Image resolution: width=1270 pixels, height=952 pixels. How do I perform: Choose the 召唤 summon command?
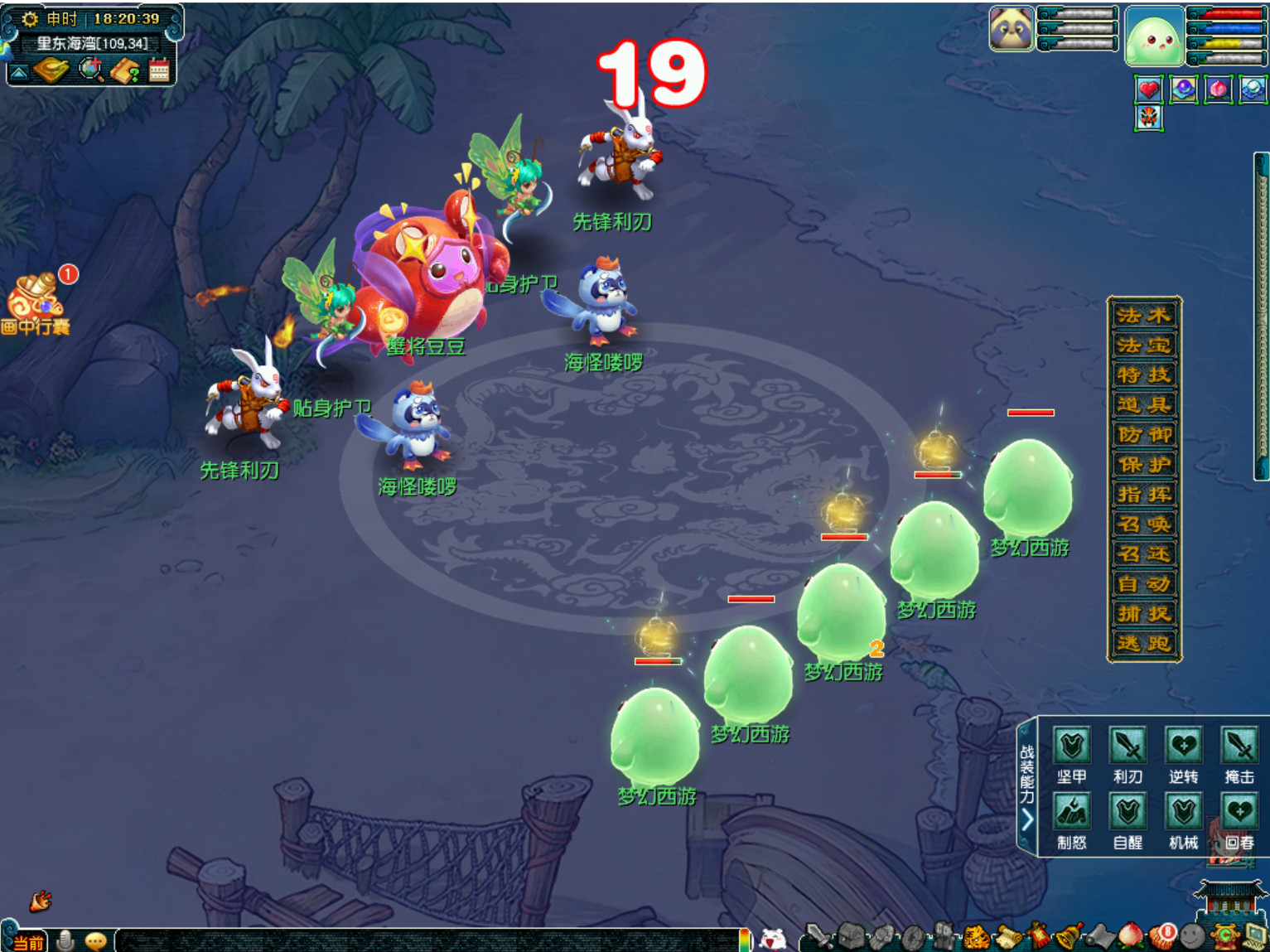point(1144,524)
